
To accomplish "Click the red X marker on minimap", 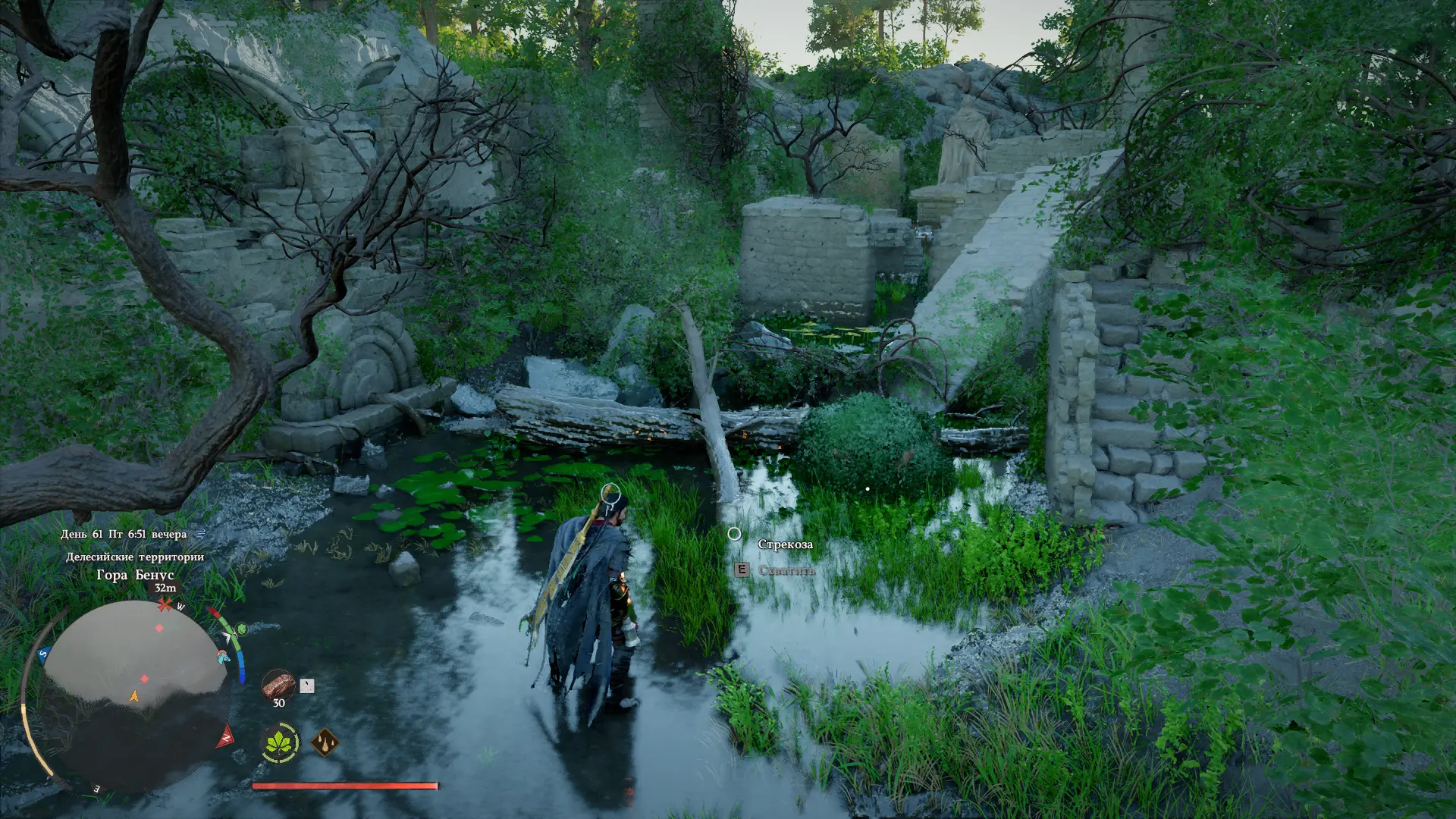I will [165, 604].
